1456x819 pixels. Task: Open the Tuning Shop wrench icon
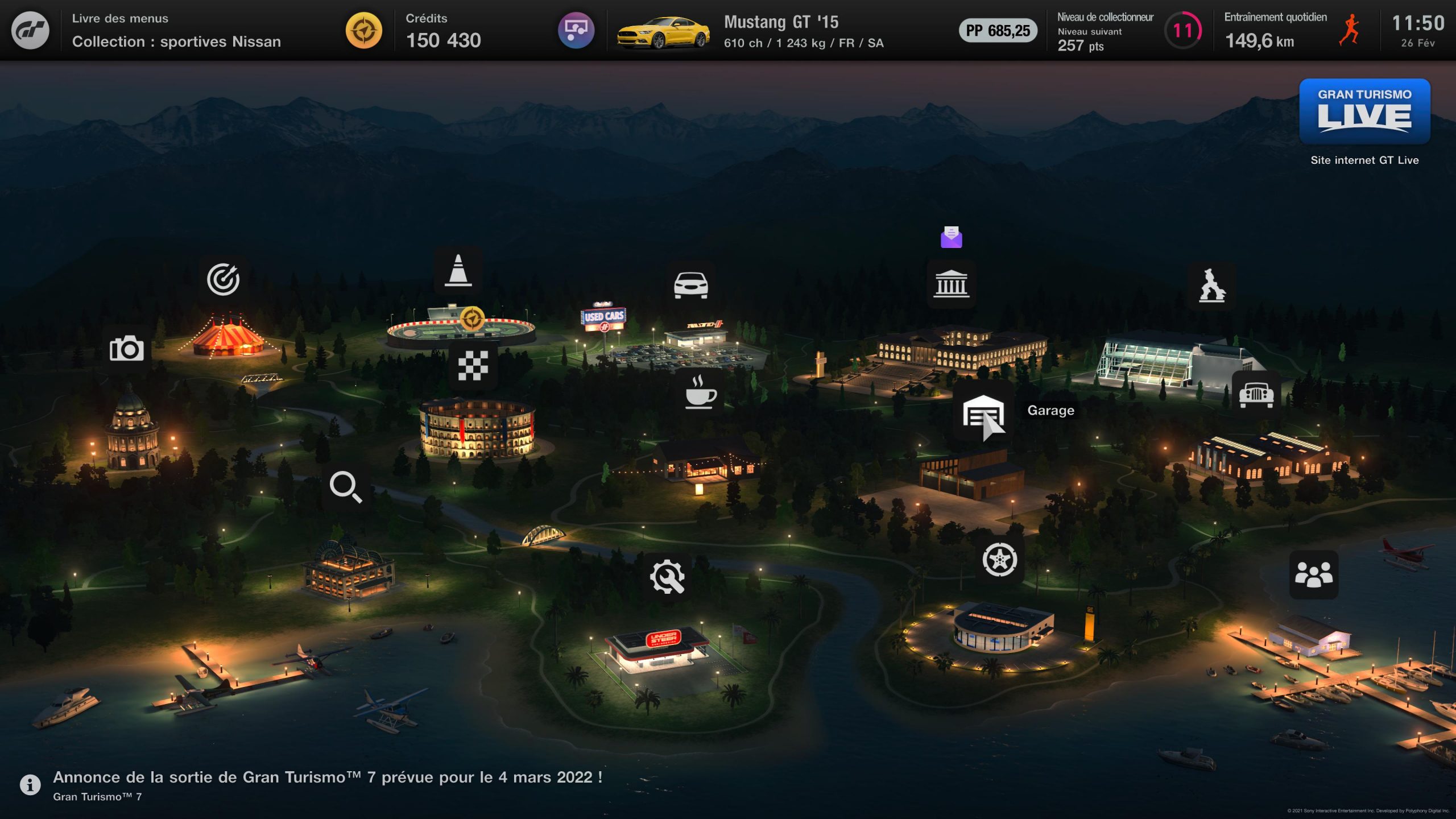[x=667, y=577]
